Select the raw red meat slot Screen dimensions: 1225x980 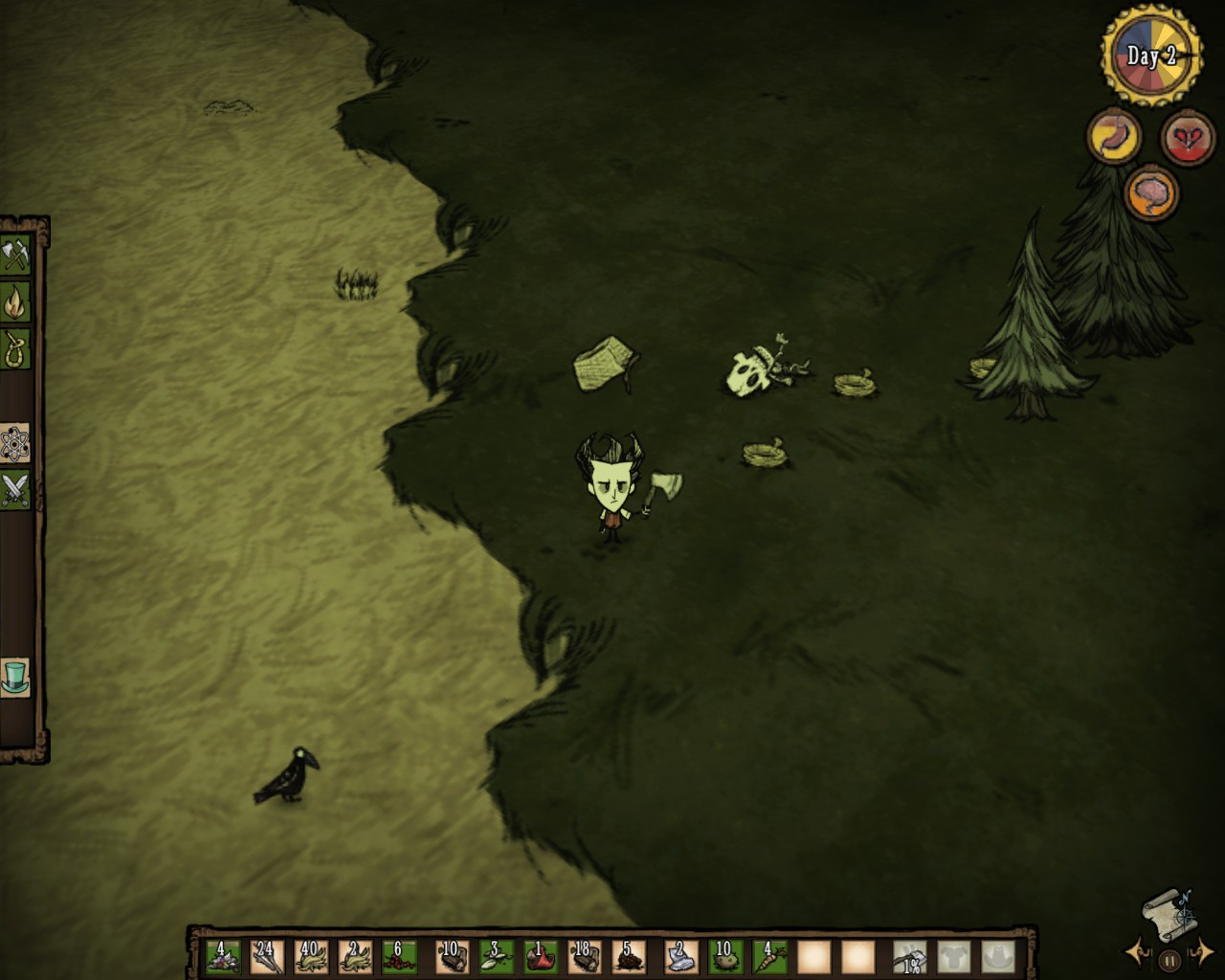539,956
